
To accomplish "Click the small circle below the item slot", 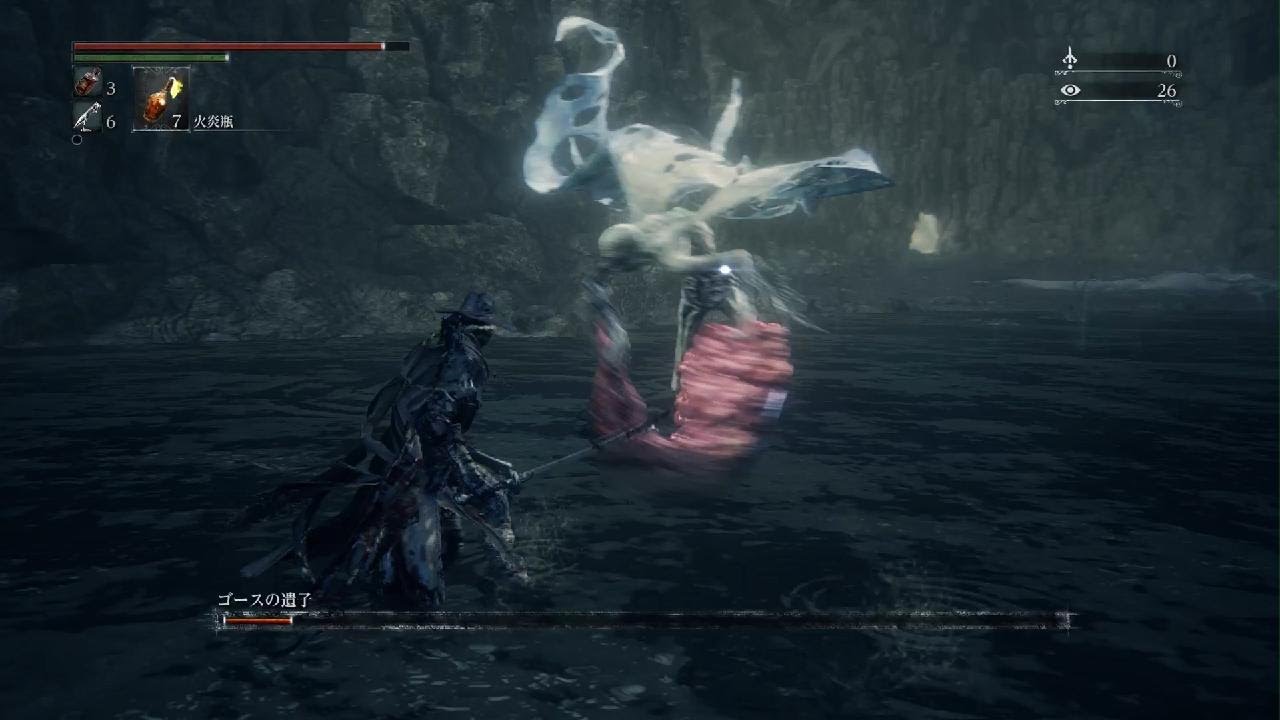I will [76, 137].
